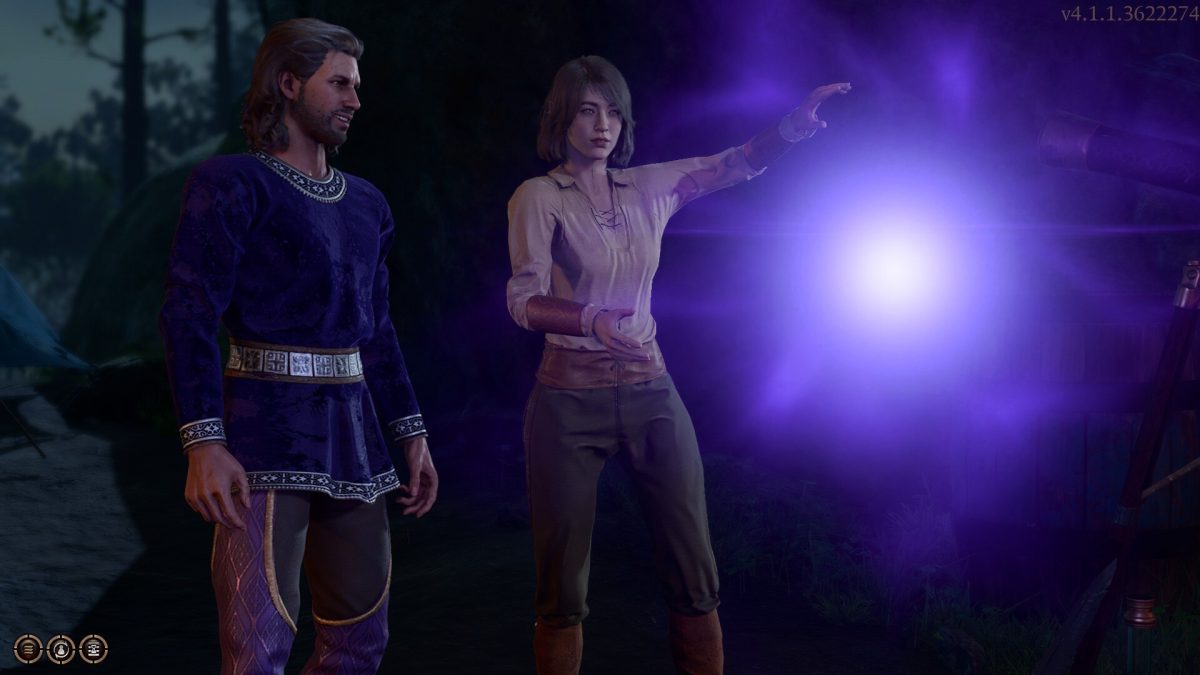Open the stacked-lines menu icon
Image resolution: width=1200 pixels, height=675 pixels.
pos(28,649)
